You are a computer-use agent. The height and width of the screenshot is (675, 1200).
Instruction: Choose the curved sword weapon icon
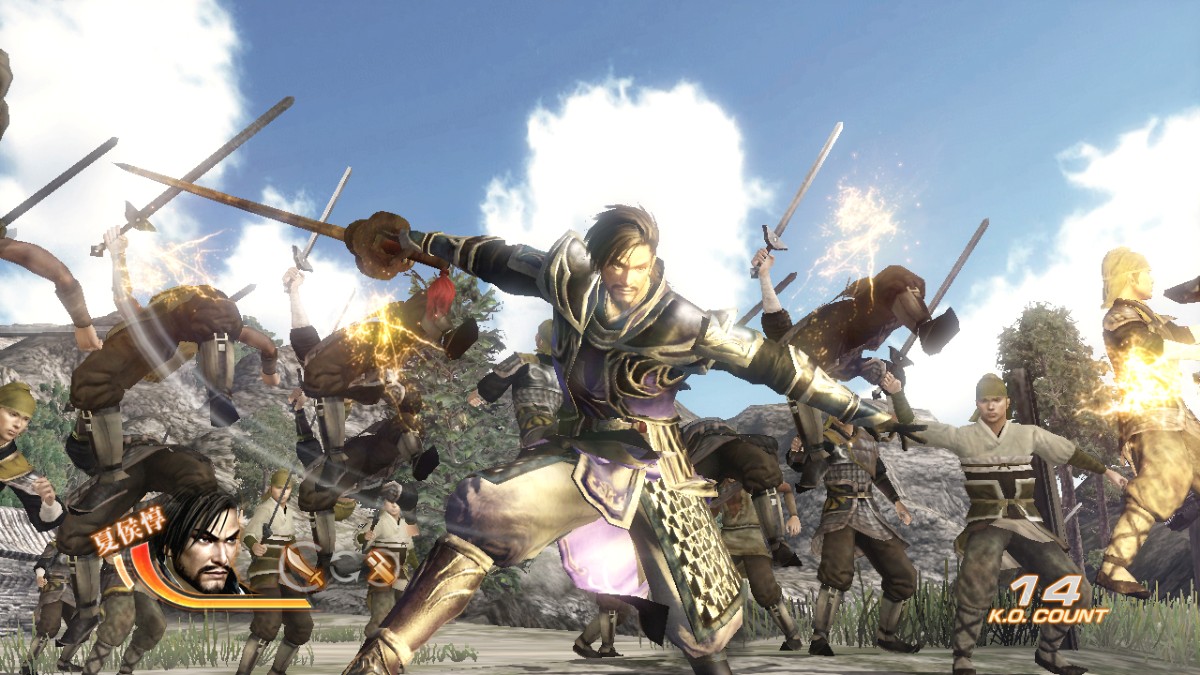coord(303,567)
